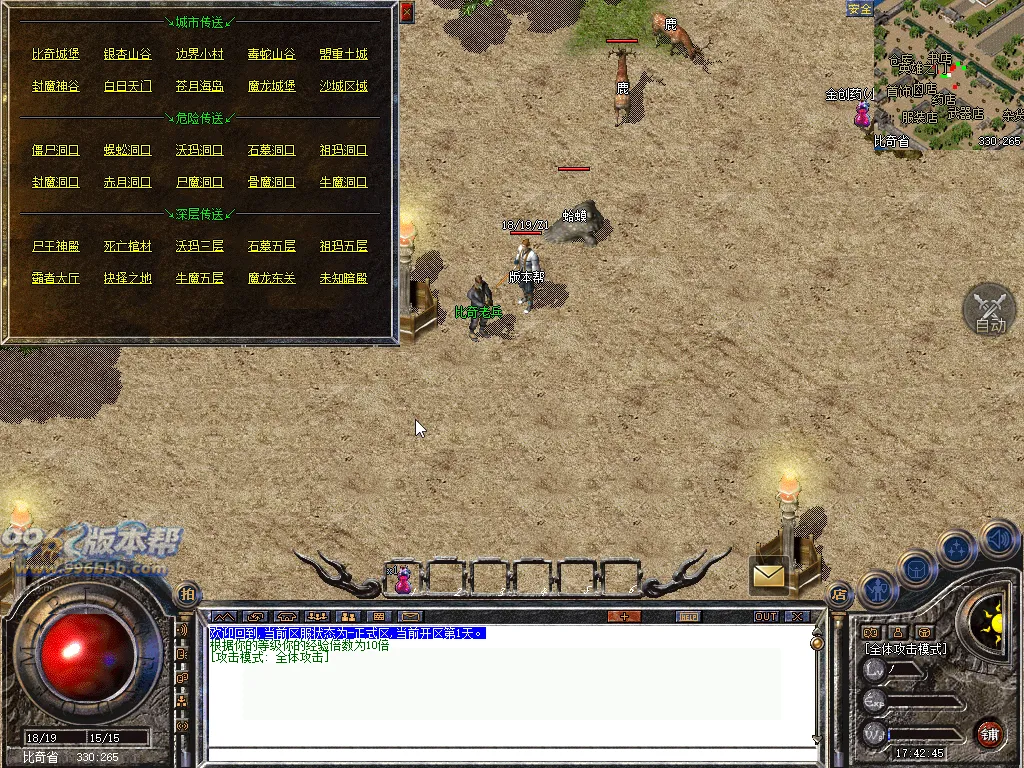
Task: Choose 赤月洞口 from the teleport list
Action: click(127, 182)
